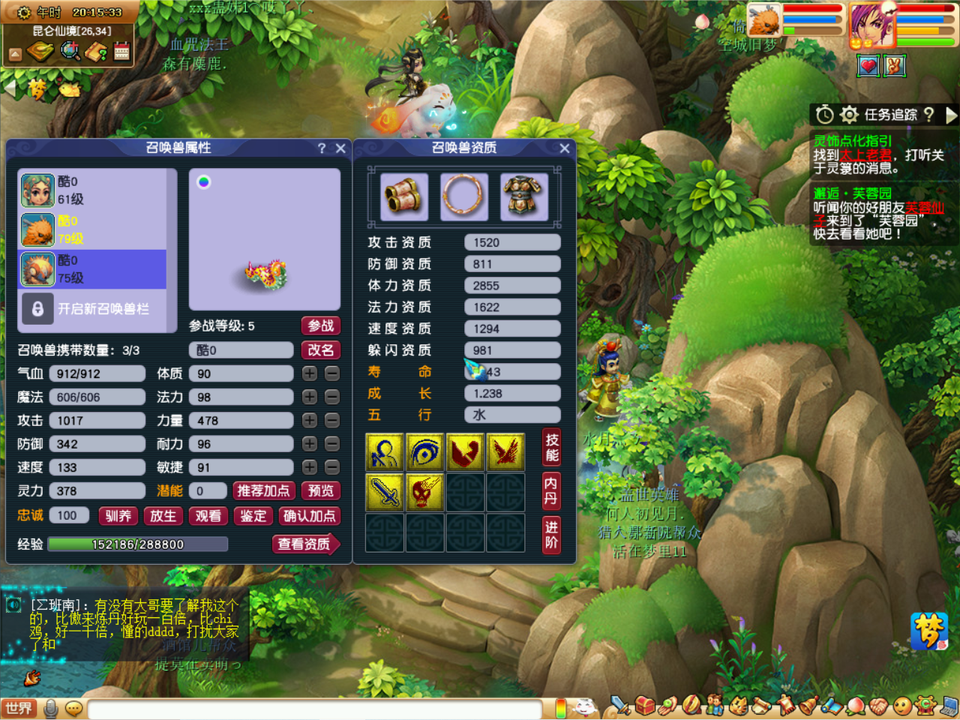Close the 召唤兽属性 panel
The height and width of the screenshot is (720, 960).
(340, 148)
